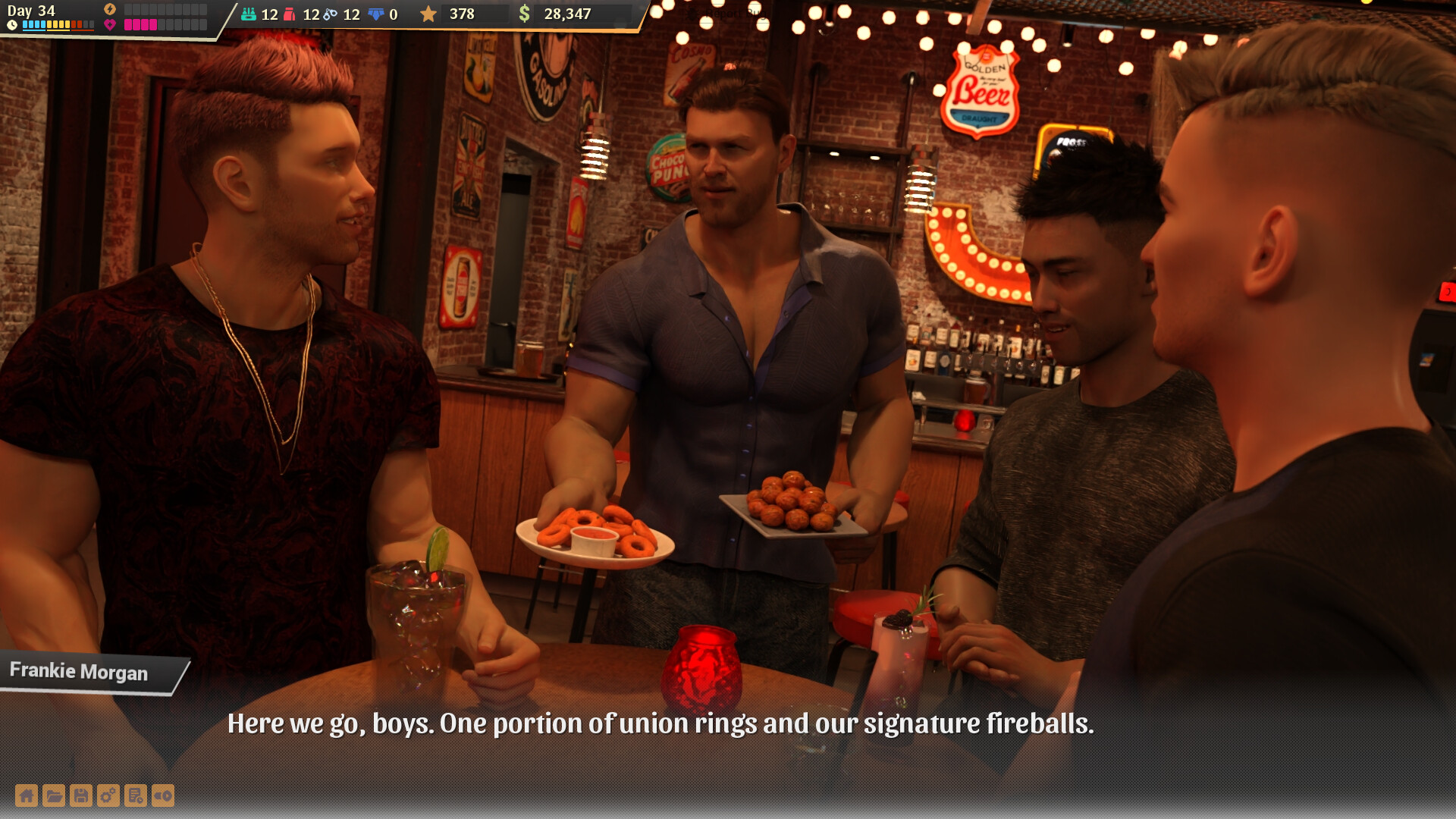This screenshot has width=1456, height=819.
Task: Click the lightning energy icon
Action: [110, 8]
